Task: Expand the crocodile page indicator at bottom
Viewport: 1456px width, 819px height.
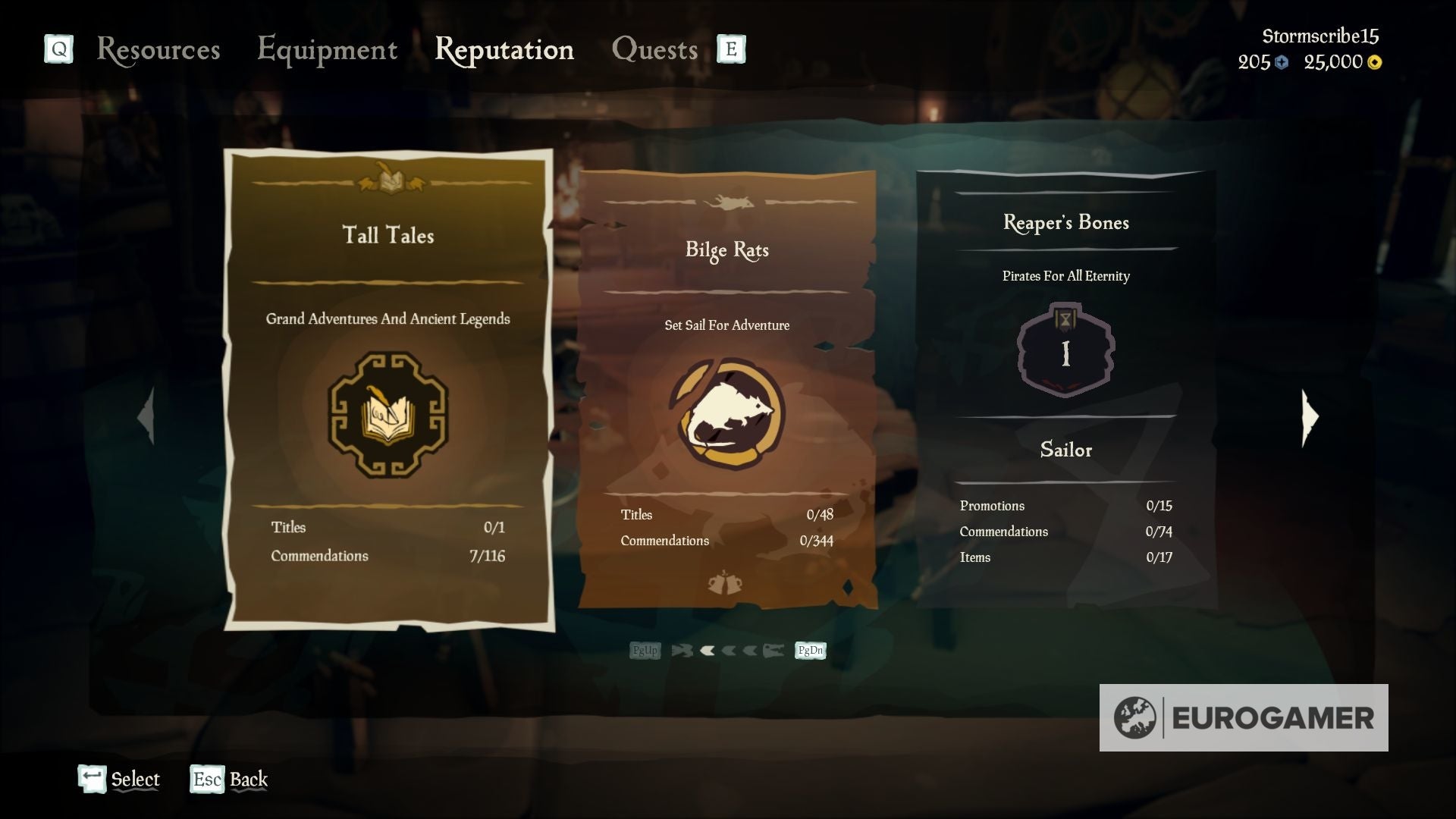Action: 775,650
